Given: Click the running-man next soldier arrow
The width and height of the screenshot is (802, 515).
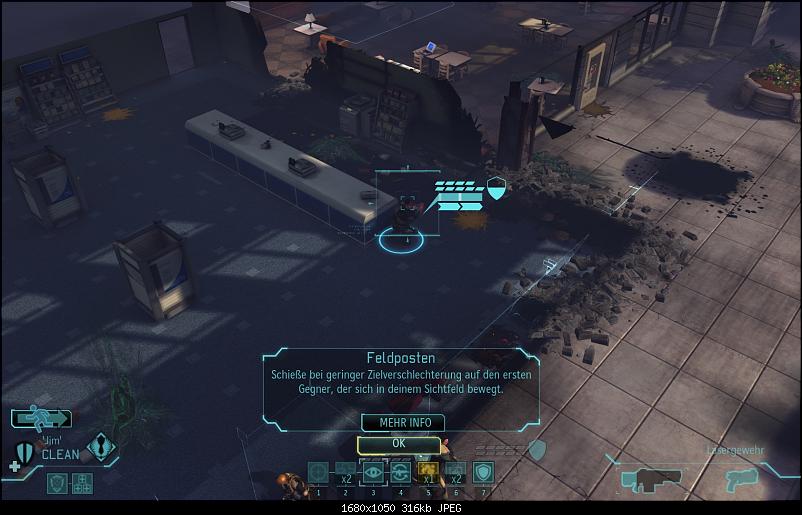Looking at the screenshot, I should (x=42, y=419).
